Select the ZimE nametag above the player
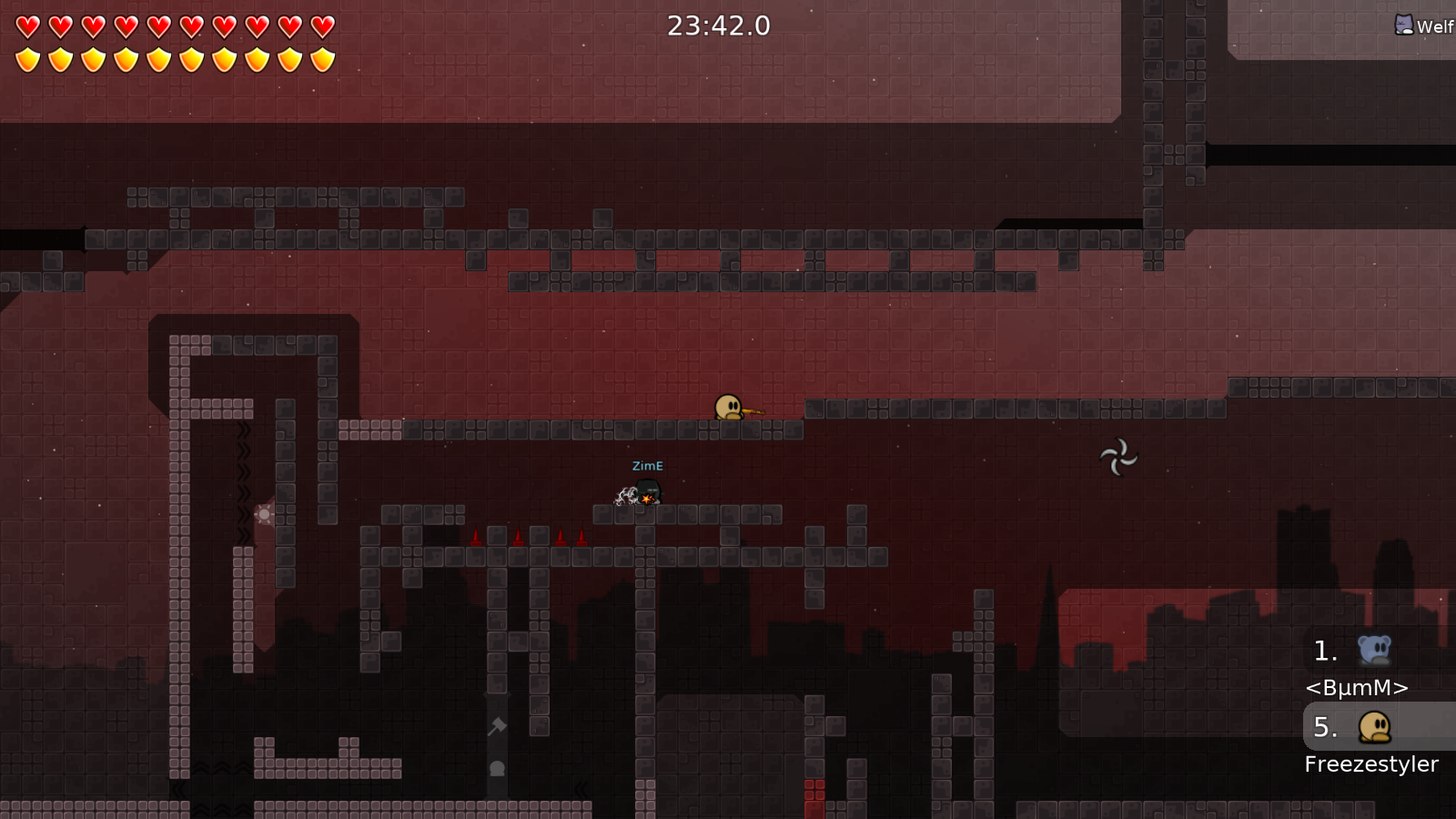 tap(646, 465)
